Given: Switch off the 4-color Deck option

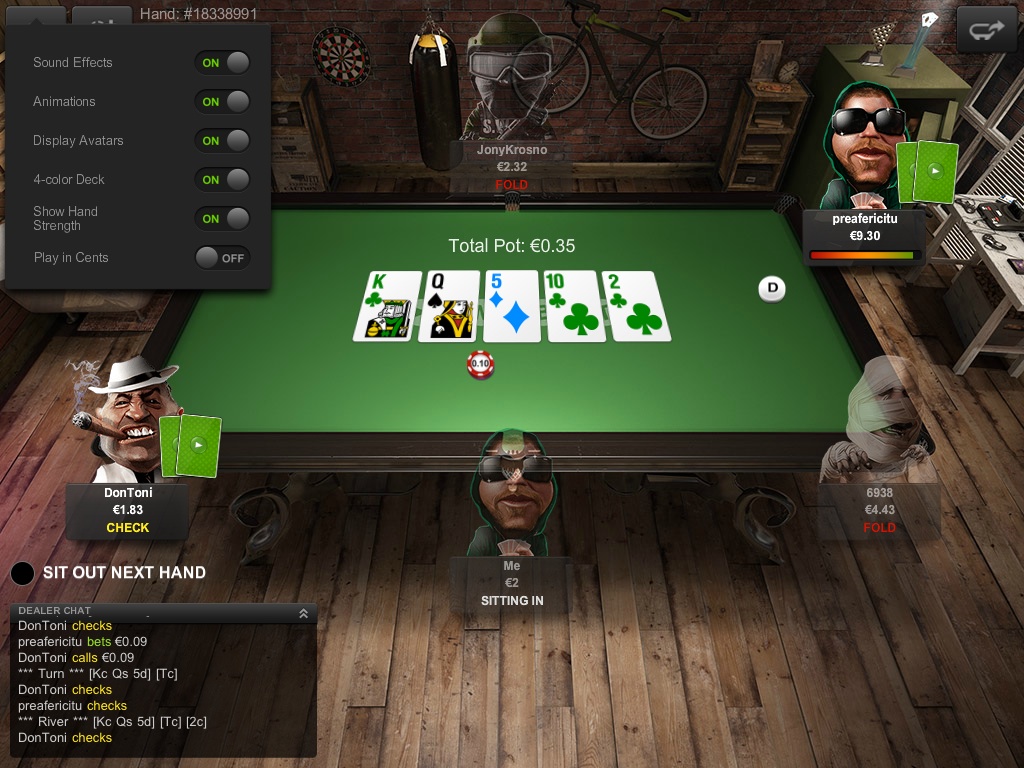Looking at the screenshot, I should click(x=222, y=179).
